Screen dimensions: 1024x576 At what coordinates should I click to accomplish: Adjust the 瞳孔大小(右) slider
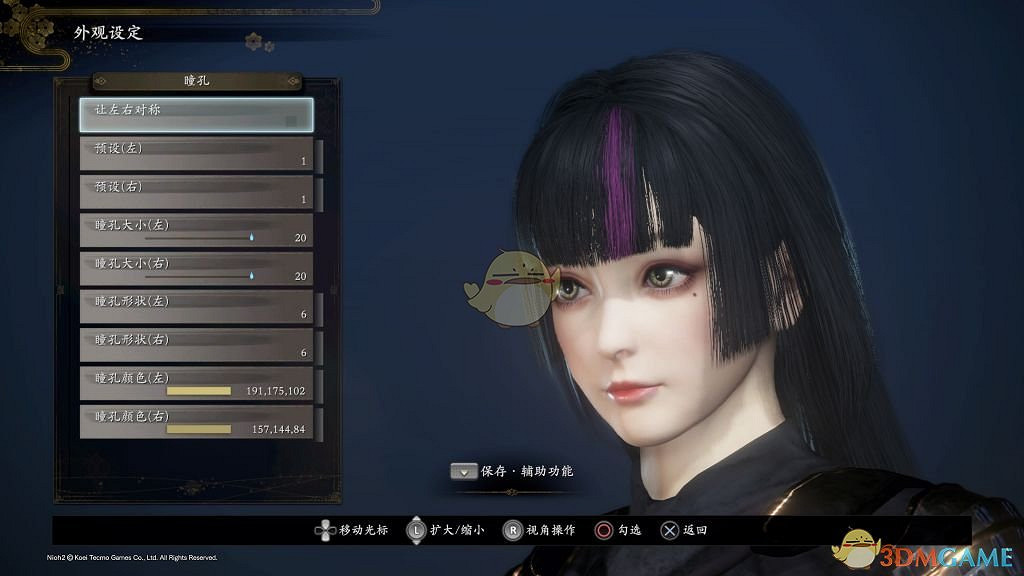(x=250, y=276)
